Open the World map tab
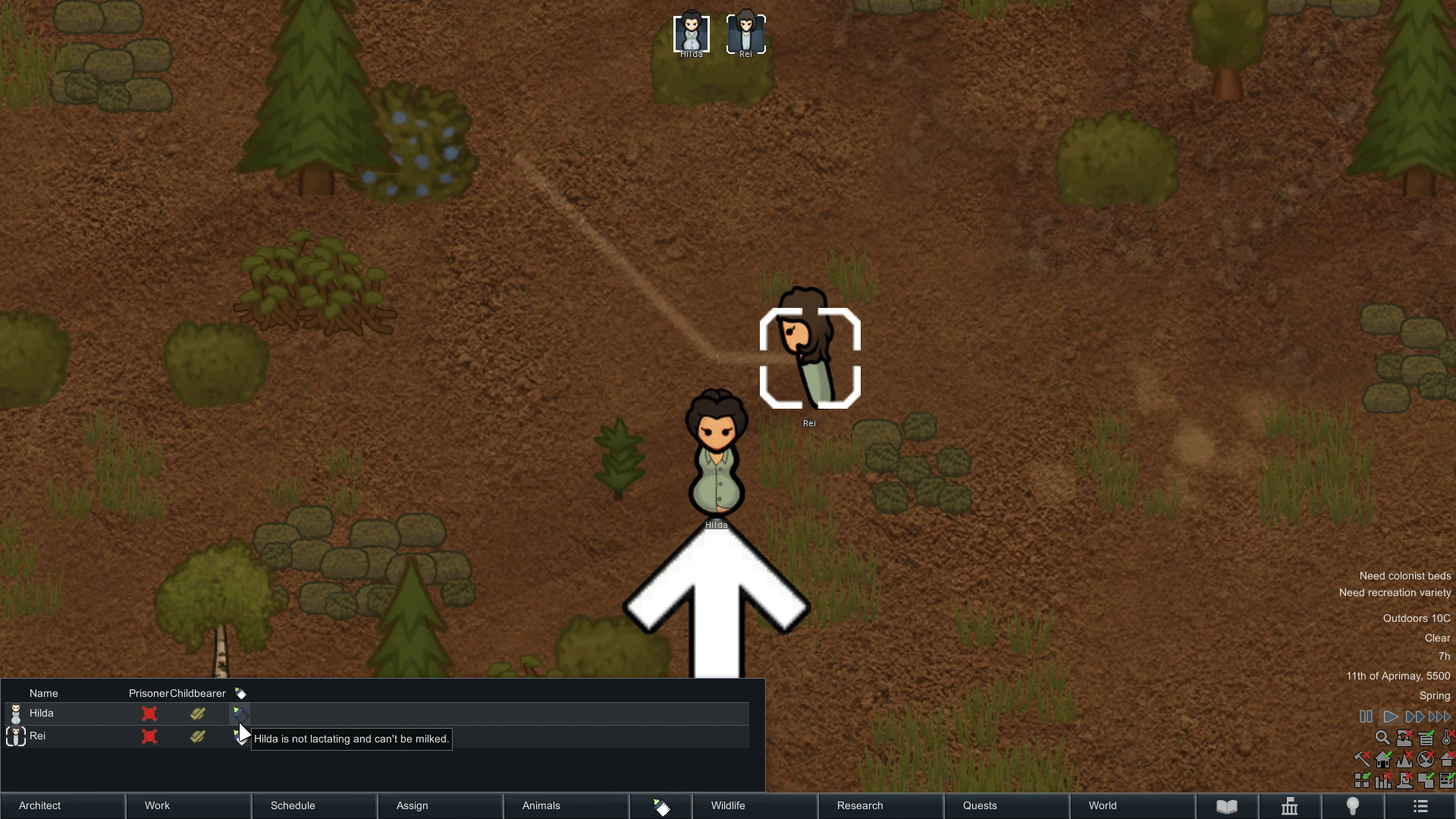Screen dimensions: 1456x819 click(x=1132, y=805)
